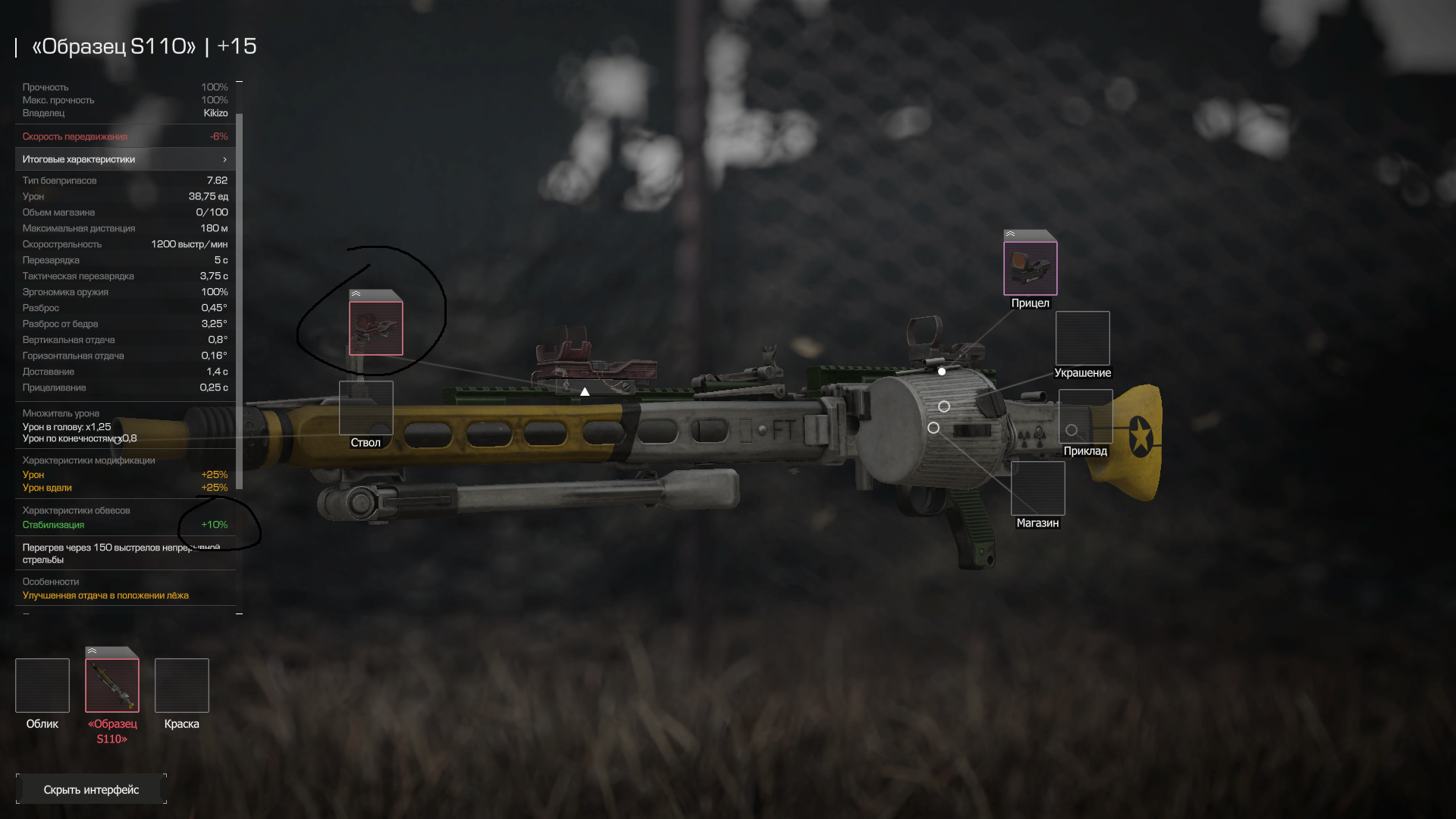Open the empty Магазин magazine slot

tap(1037, 488)
